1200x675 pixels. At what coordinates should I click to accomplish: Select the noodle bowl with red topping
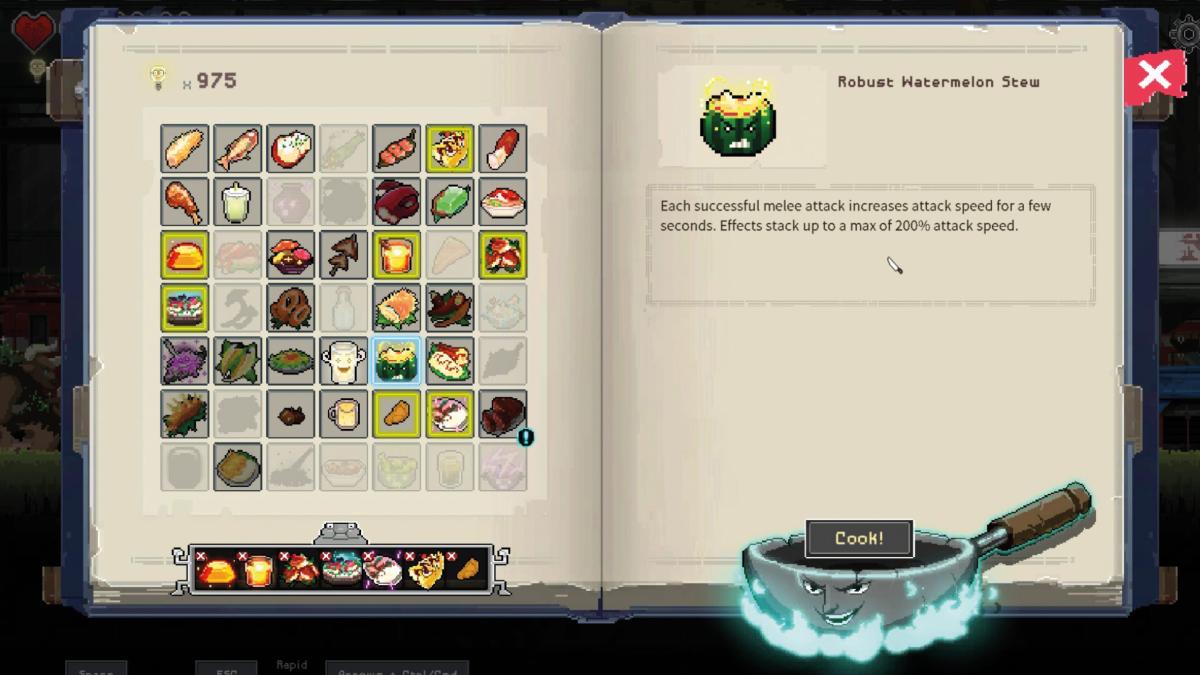(x=502, y=202)
